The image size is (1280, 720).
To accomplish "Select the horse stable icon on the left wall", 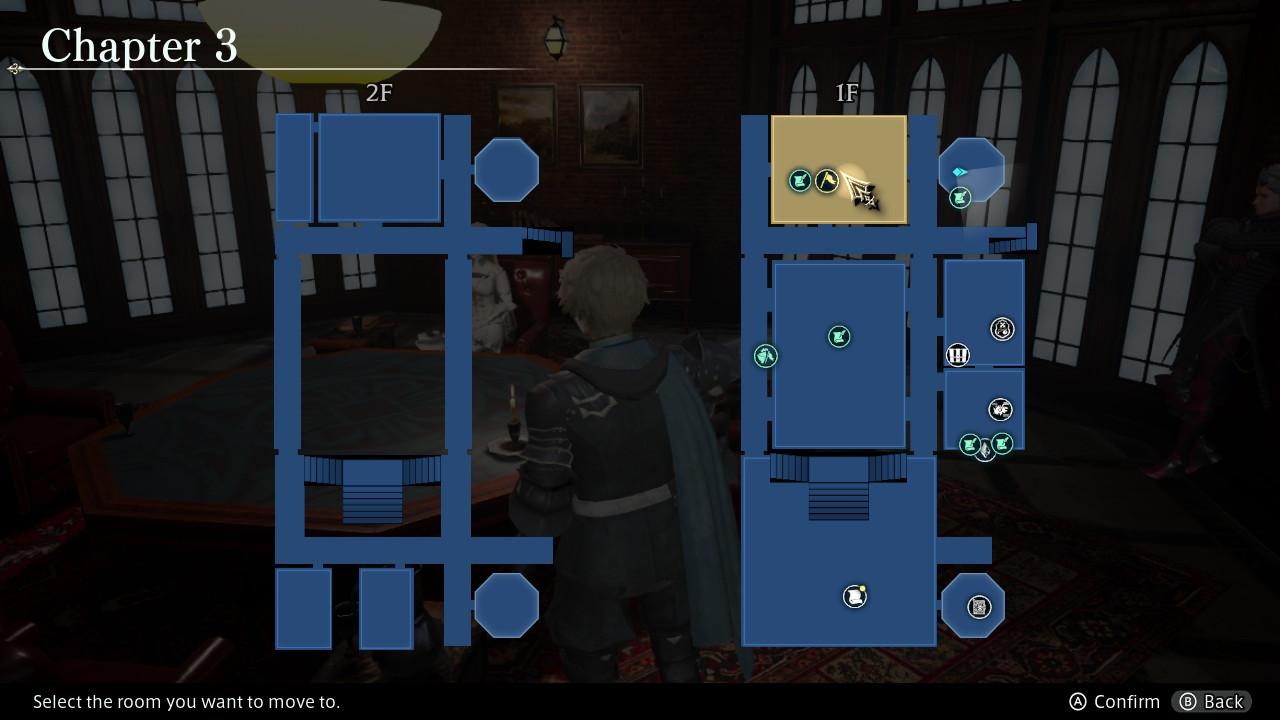I will coord(766,355).
